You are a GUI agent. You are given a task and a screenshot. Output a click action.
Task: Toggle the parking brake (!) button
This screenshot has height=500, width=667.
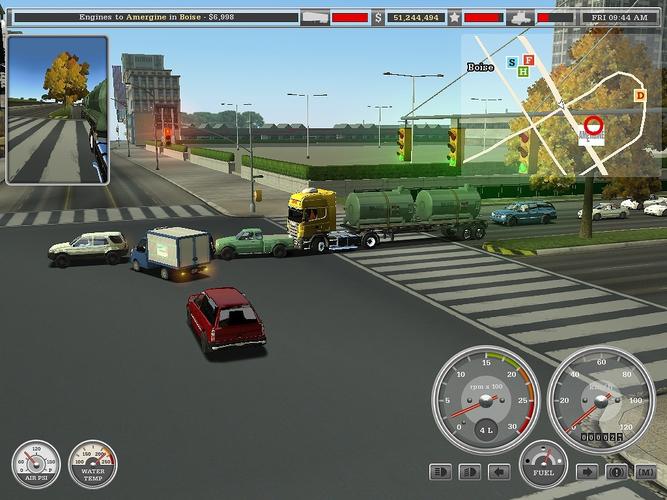(617, 472)
